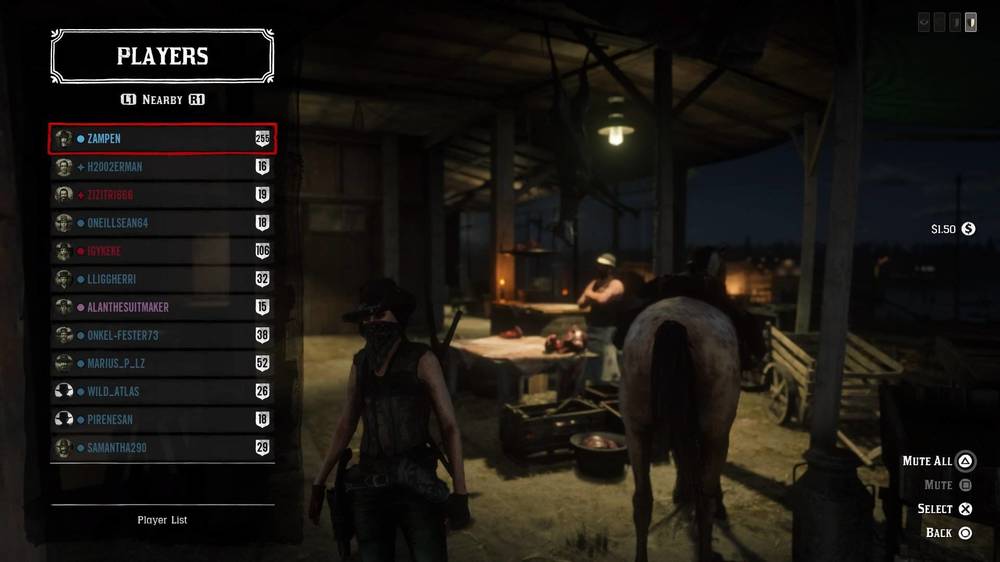
Task: Select the ZIZITRI666 player entry
Action: 162,195
